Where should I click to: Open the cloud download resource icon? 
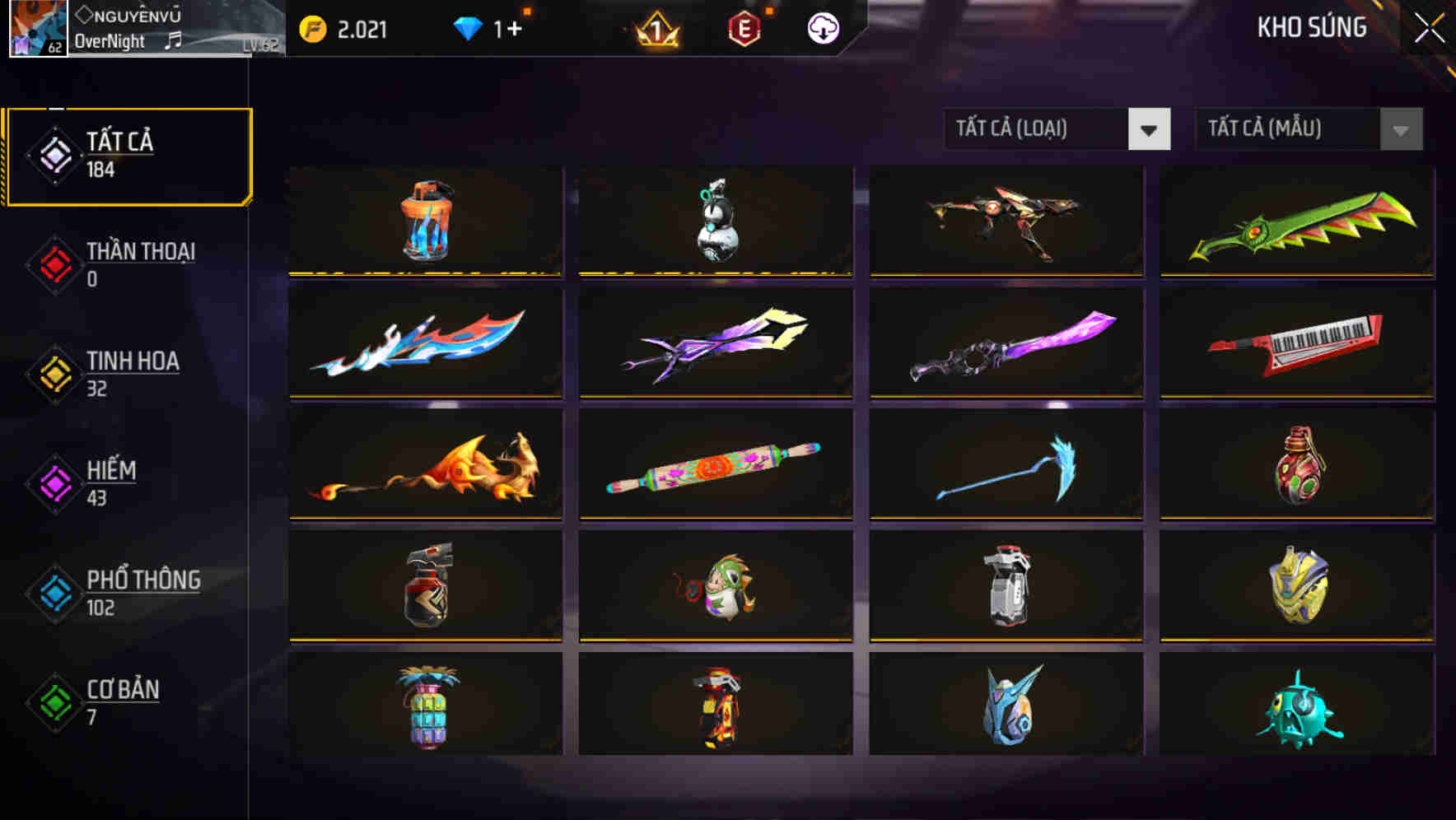coord(821,27)
